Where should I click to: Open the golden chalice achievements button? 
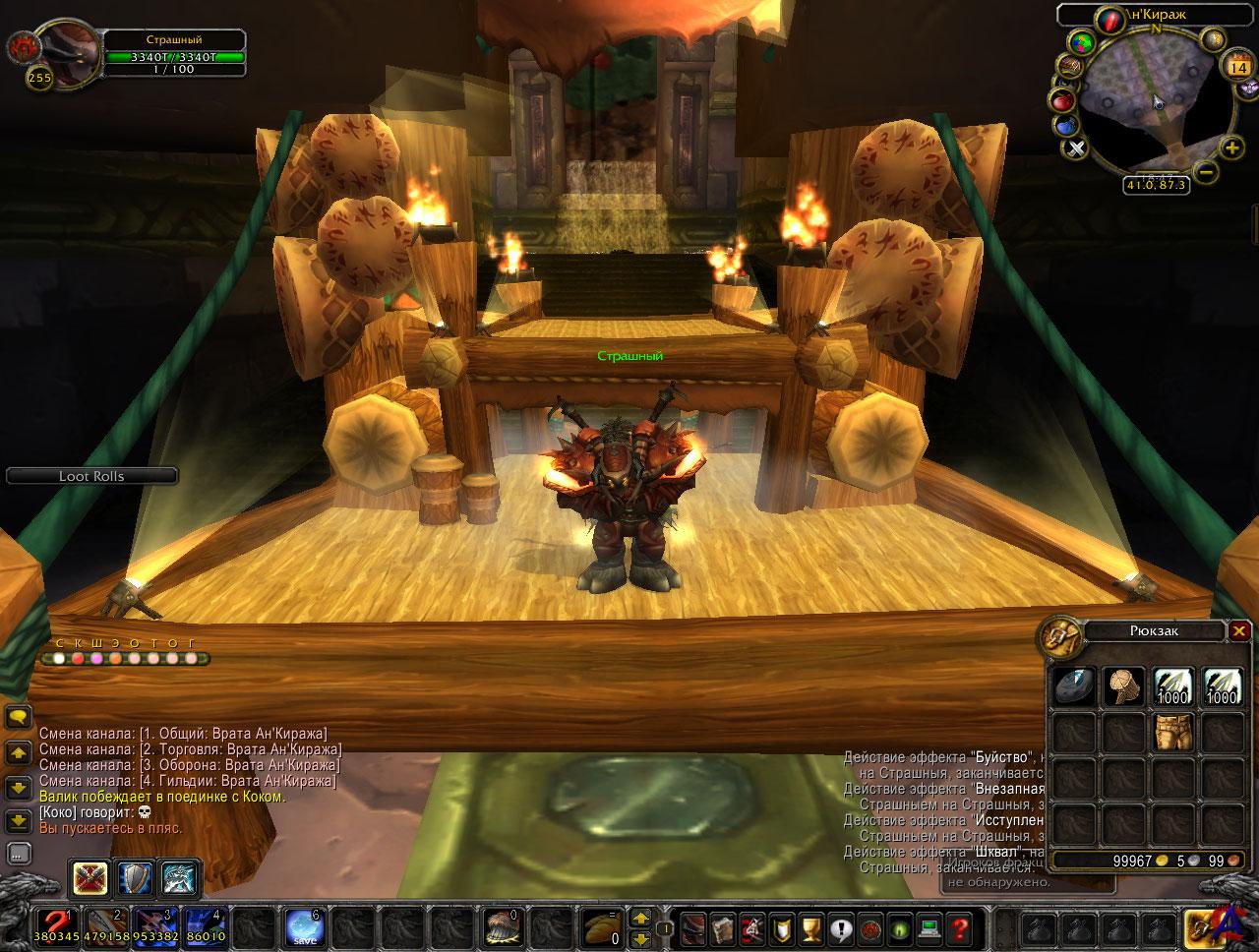pyautogui.click(x=810, y=927)
